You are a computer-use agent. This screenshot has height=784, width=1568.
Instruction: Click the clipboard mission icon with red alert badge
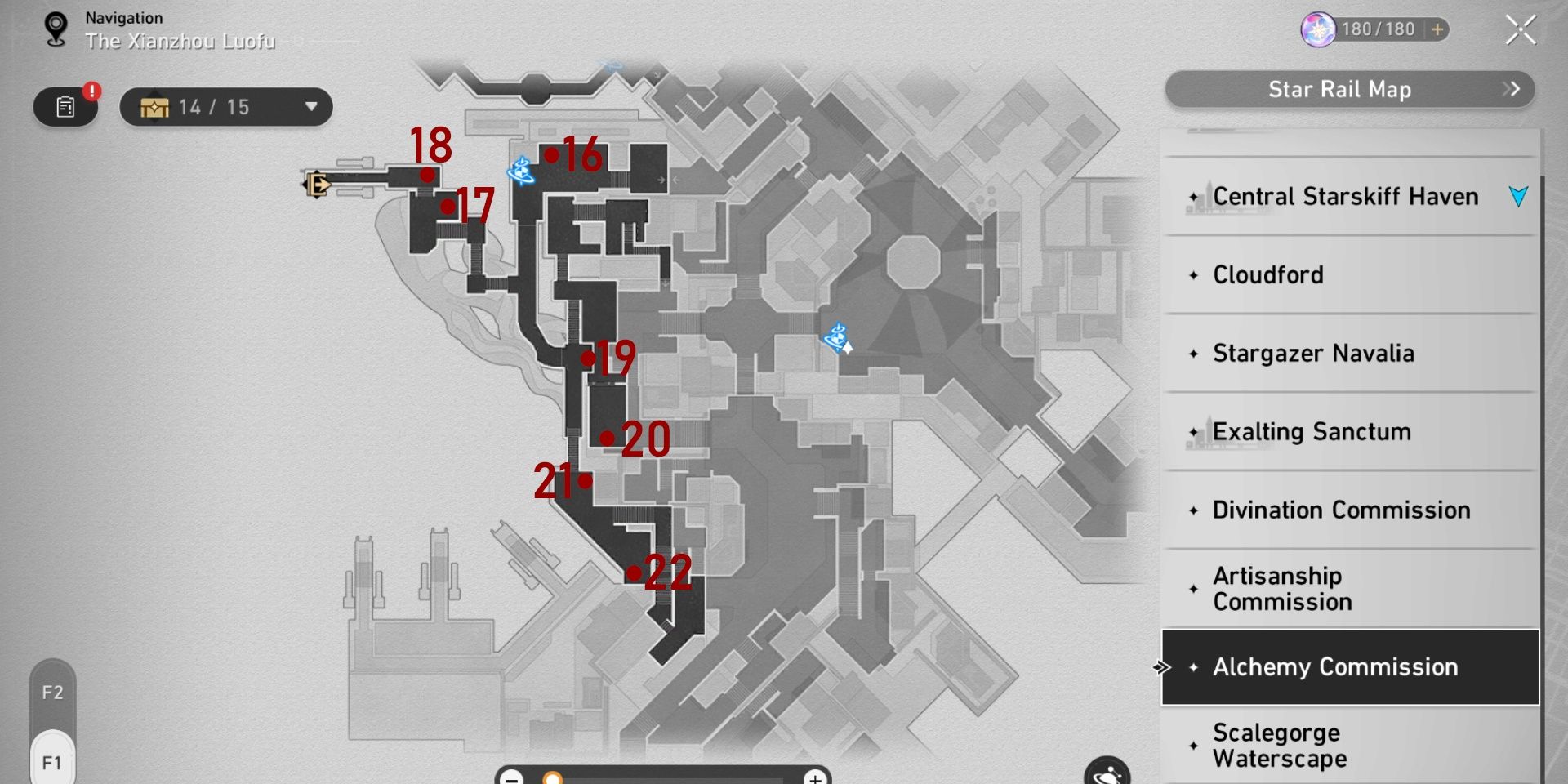(x=65, y=107)
